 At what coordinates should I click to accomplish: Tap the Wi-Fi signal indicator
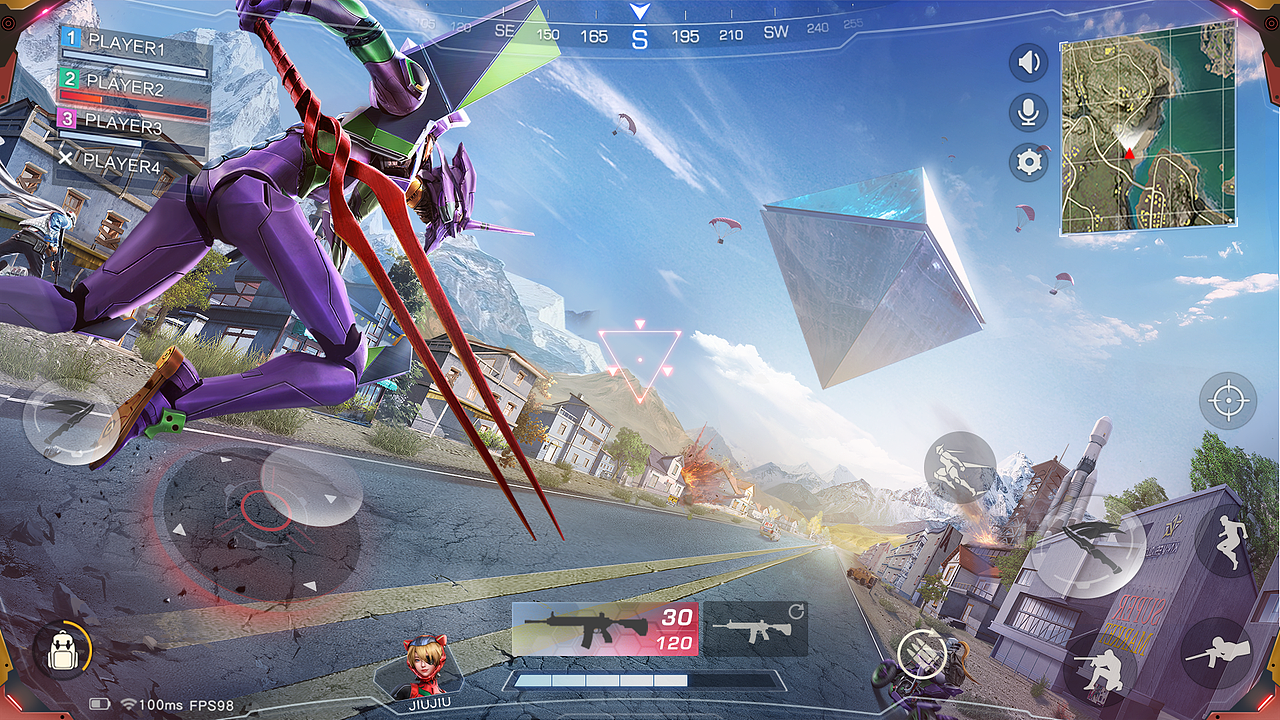[128, 704]
